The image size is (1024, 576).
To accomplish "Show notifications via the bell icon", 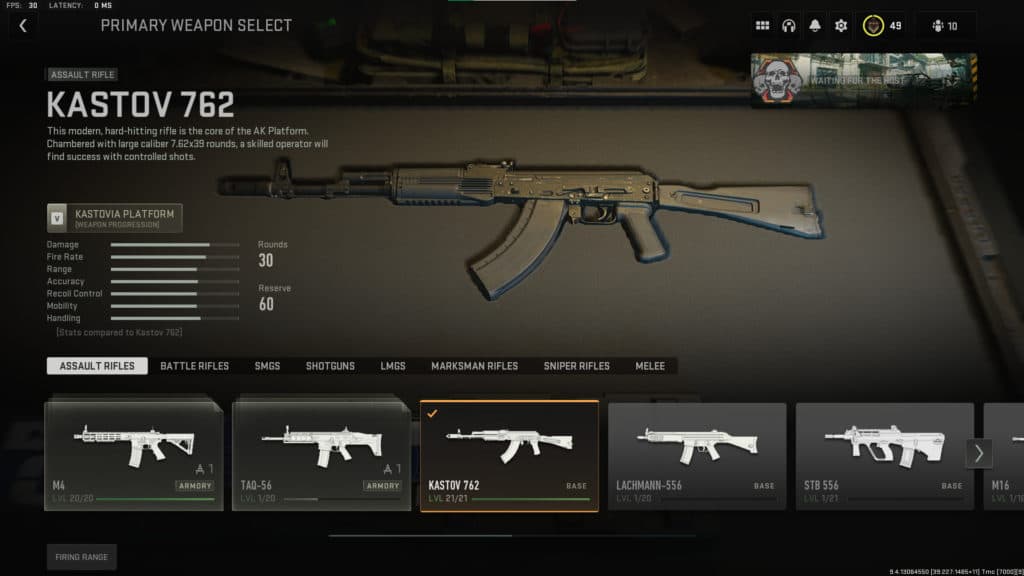I will pos(815,26).
